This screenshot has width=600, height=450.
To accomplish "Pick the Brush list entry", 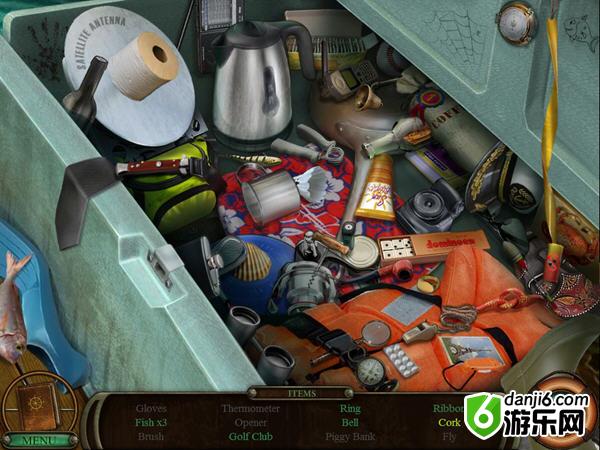I will click(152, 437).
